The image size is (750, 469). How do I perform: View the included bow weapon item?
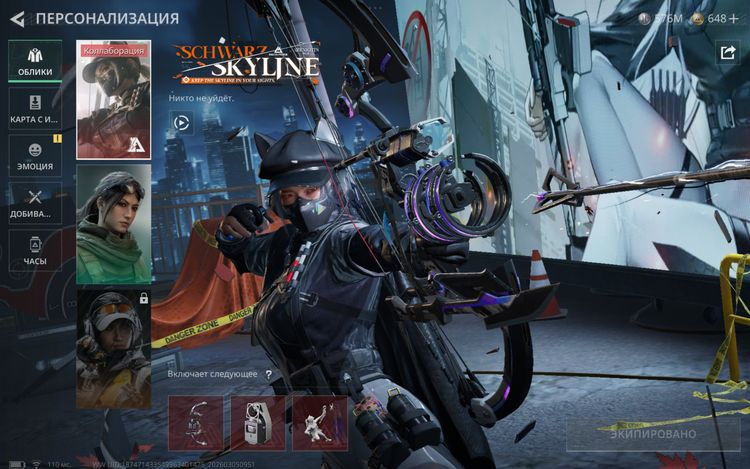pyautogui.click(x=196, y=422)
